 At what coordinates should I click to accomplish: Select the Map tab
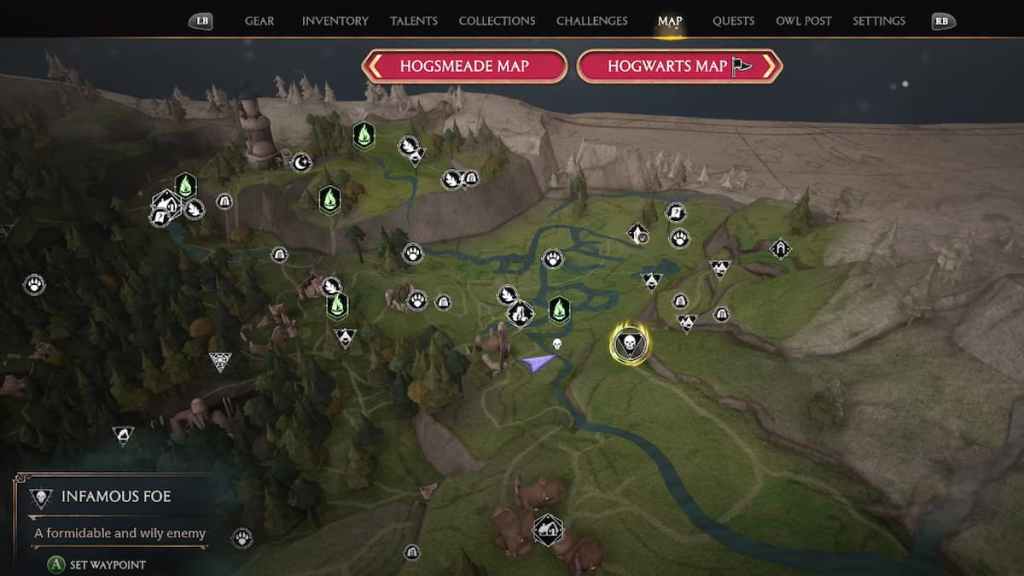pyautogui.click(x=670, y=21)
